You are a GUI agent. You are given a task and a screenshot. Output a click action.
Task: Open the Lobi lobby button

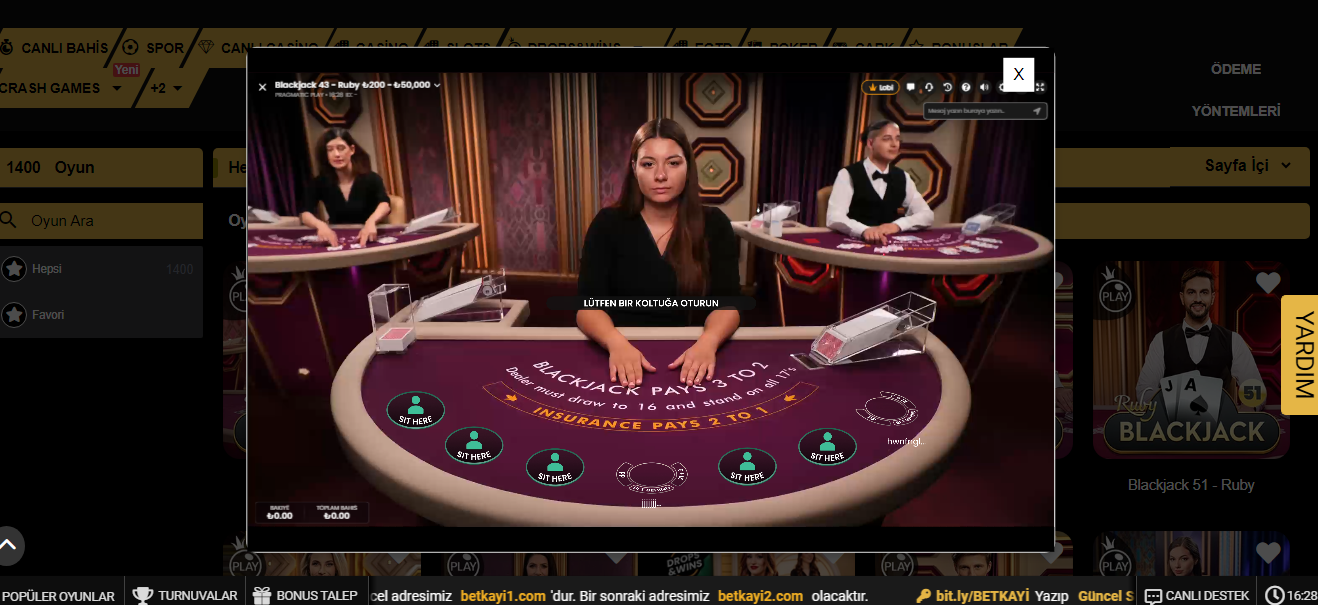point(881,87)
